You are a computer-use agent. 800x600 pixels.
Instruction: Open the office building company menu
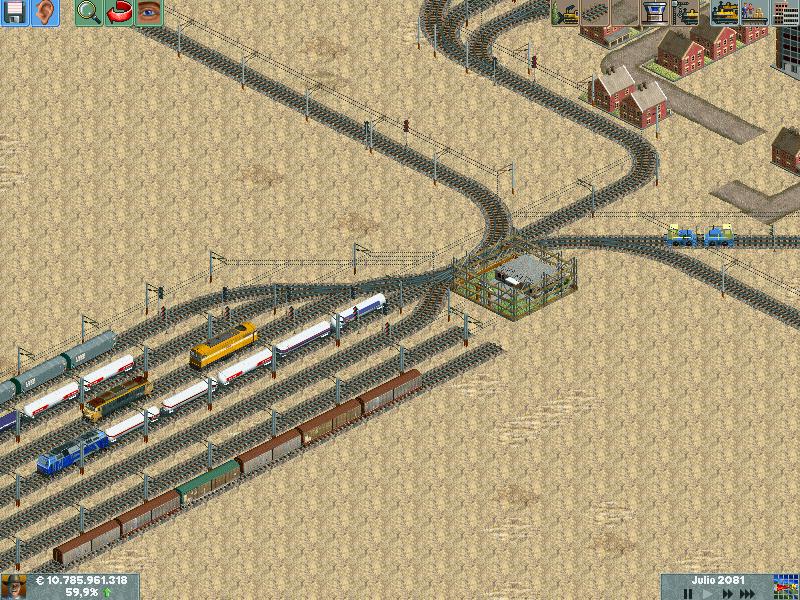(x=785, y=13)
